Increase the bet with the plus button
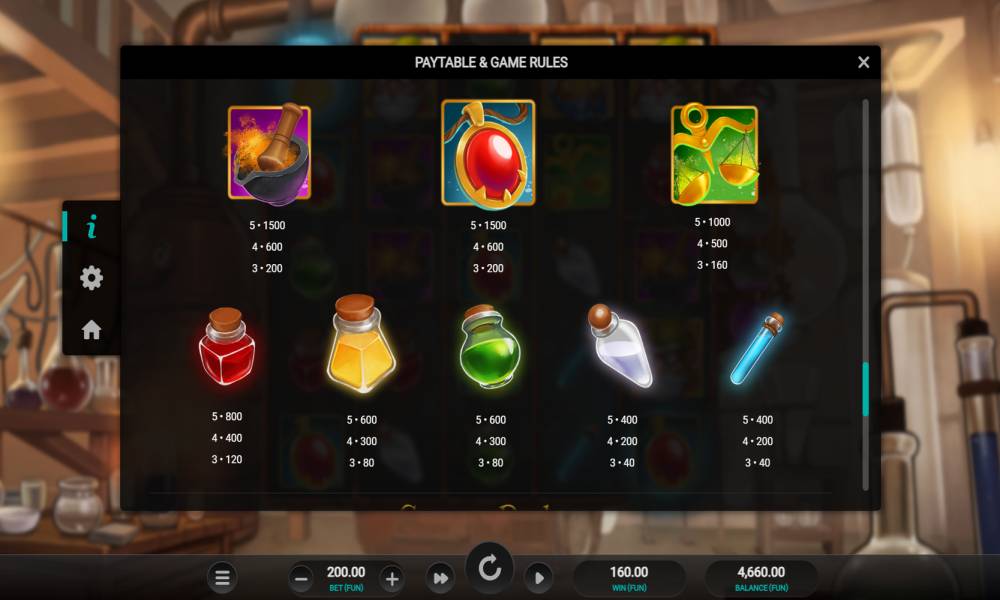Viewport: 1000px width, 600px height. 392,577
